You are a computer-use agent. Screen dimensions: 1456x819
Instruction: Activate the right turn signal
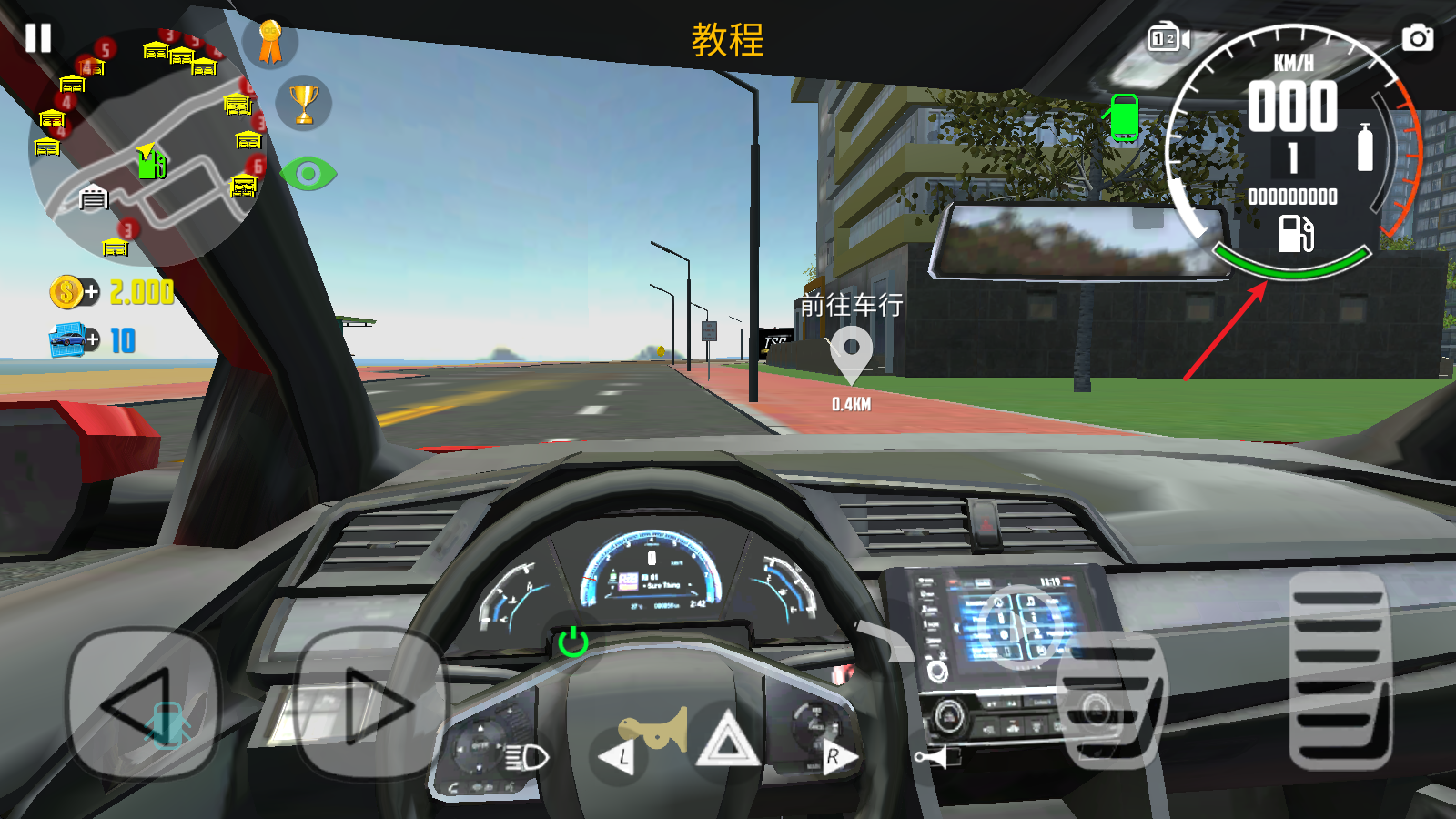tap(835, 756)
